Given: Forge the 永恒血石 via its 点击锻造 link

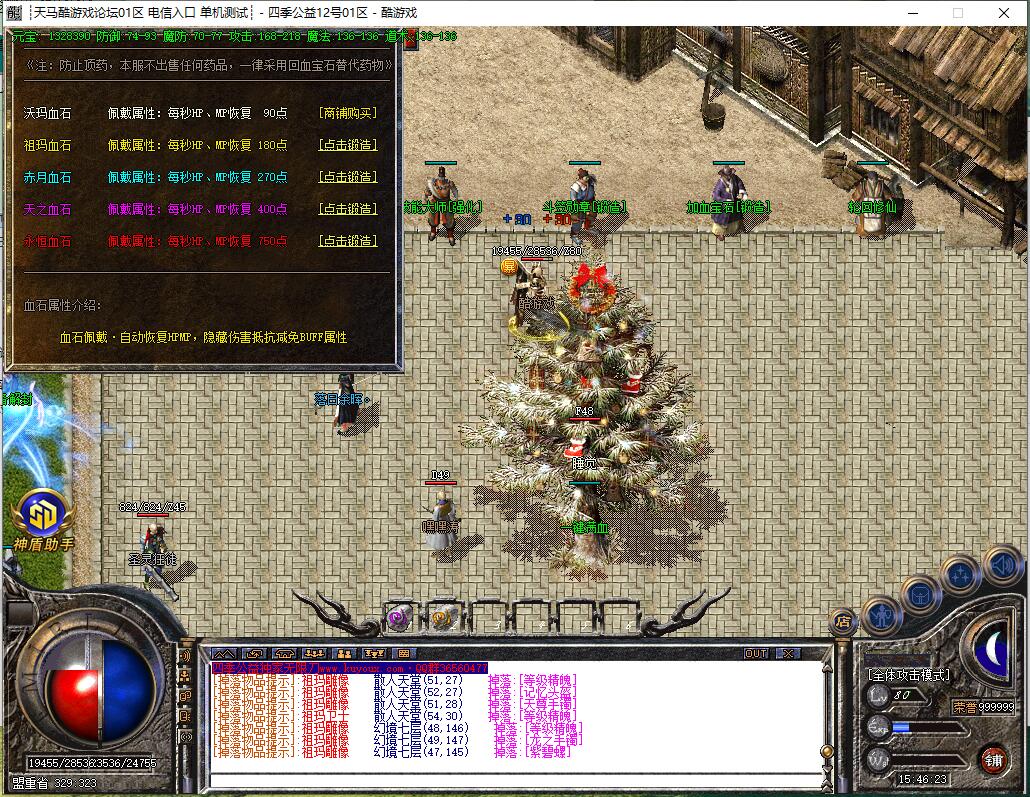Looking at the screenshot, I should [347, 241].
